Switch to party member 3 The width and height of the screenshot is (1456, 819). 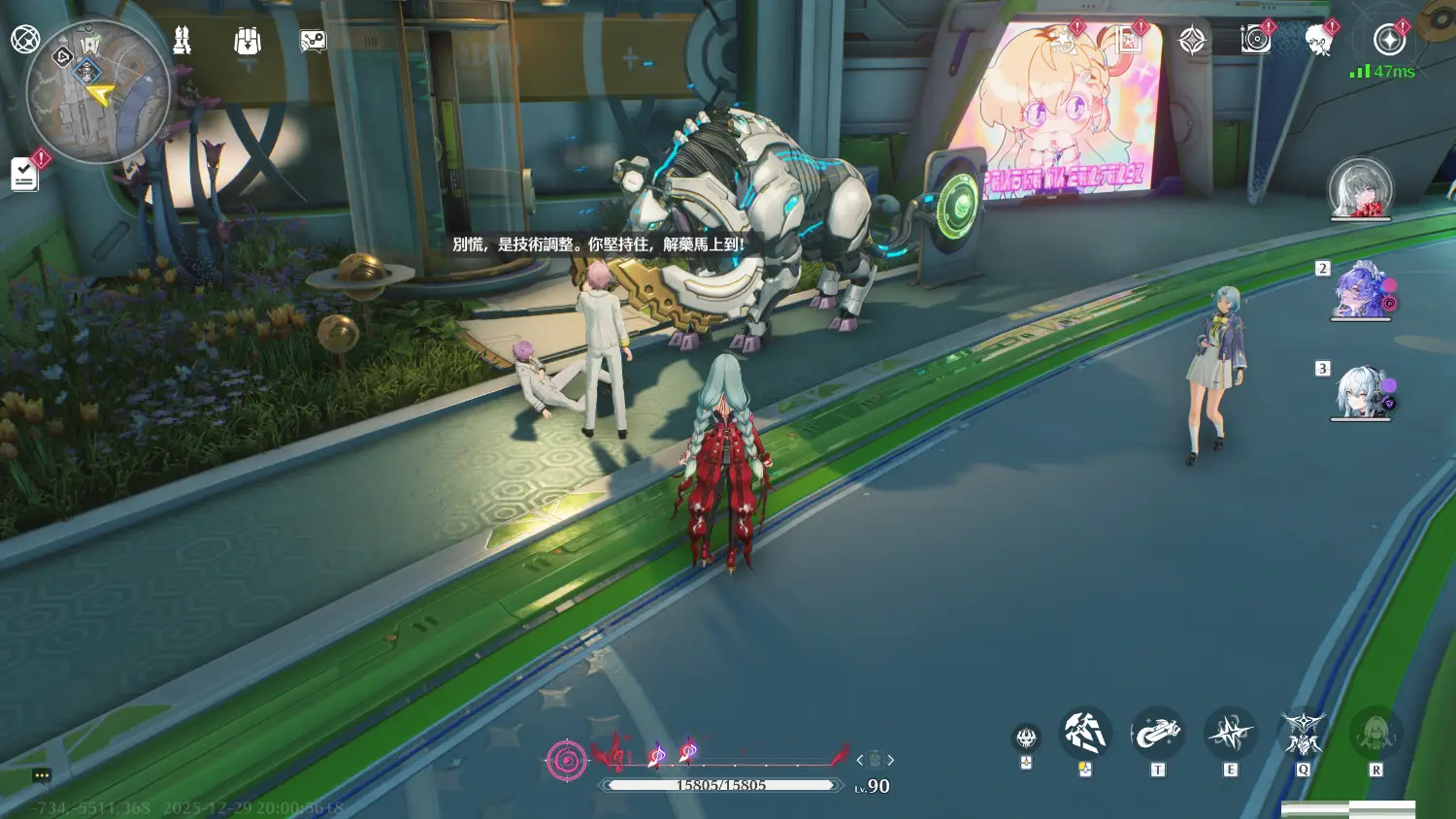1361,391
